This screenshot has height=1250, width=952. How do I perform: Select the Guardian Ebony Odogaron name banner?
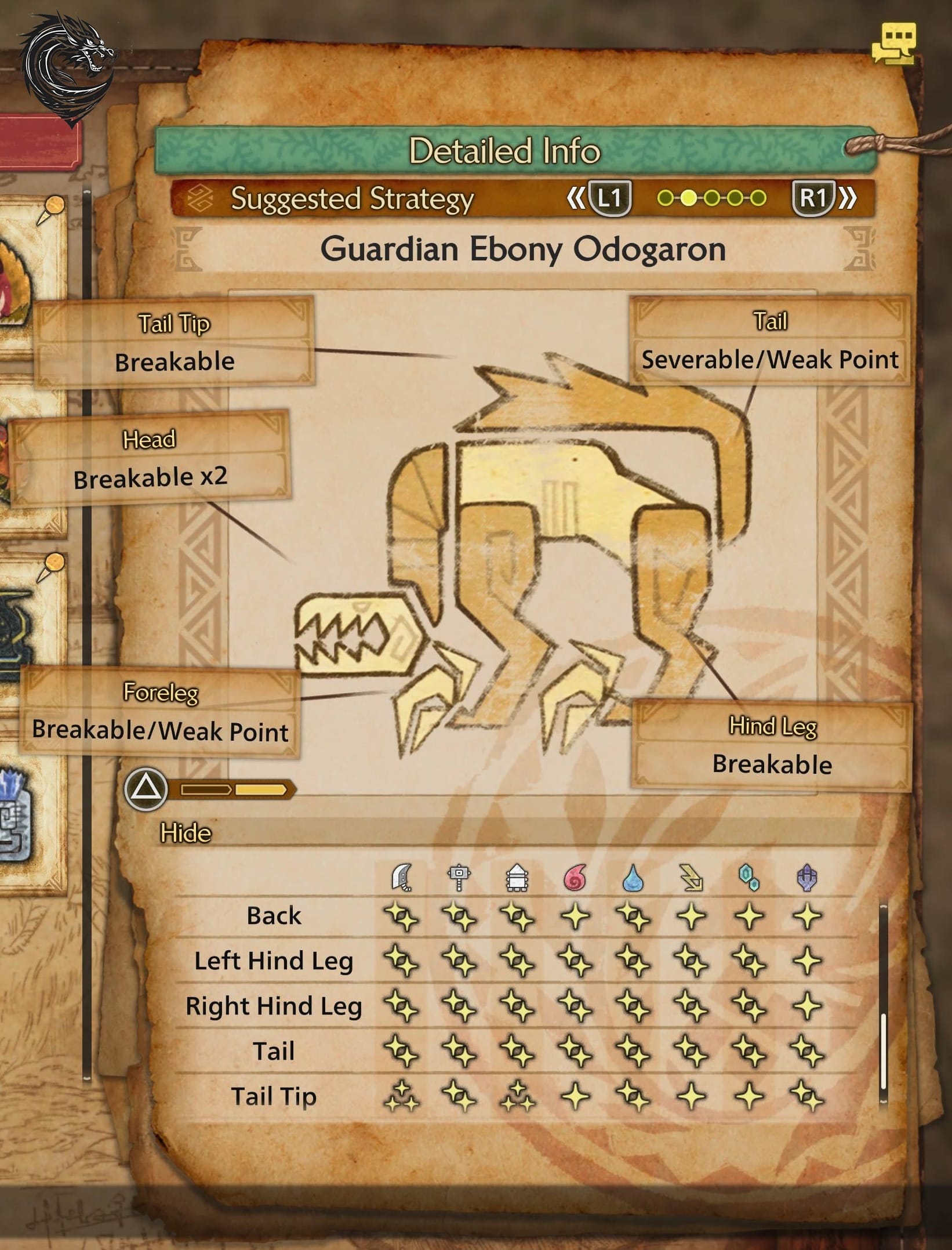522,249
